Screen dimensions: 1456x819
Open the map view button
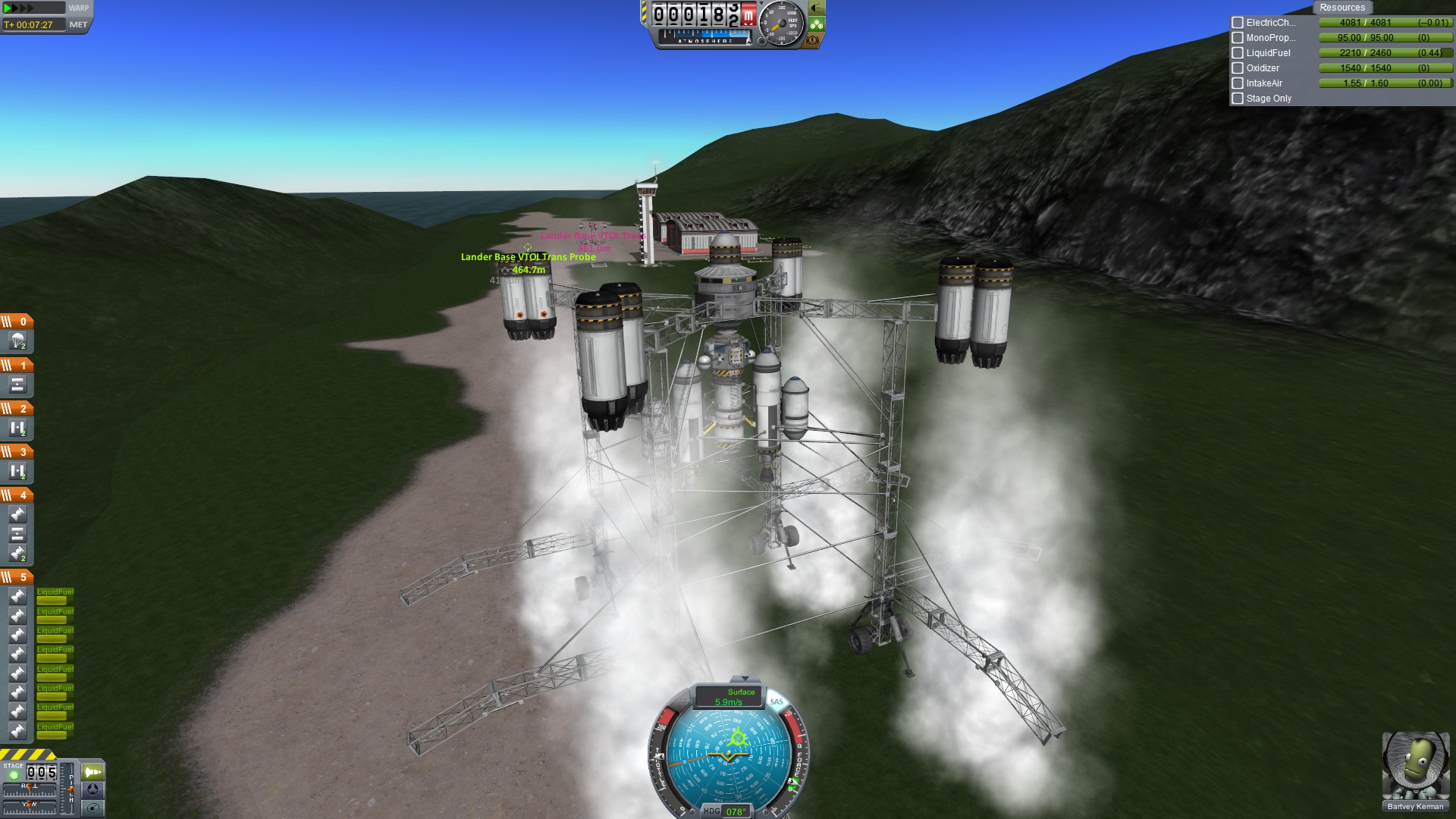click(93, 808)
